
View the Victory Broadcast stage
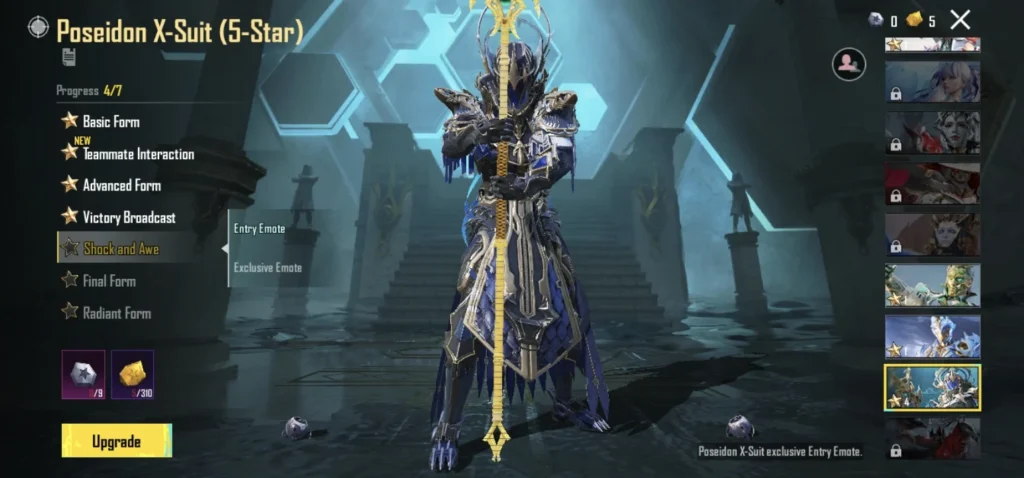[128, 217]
